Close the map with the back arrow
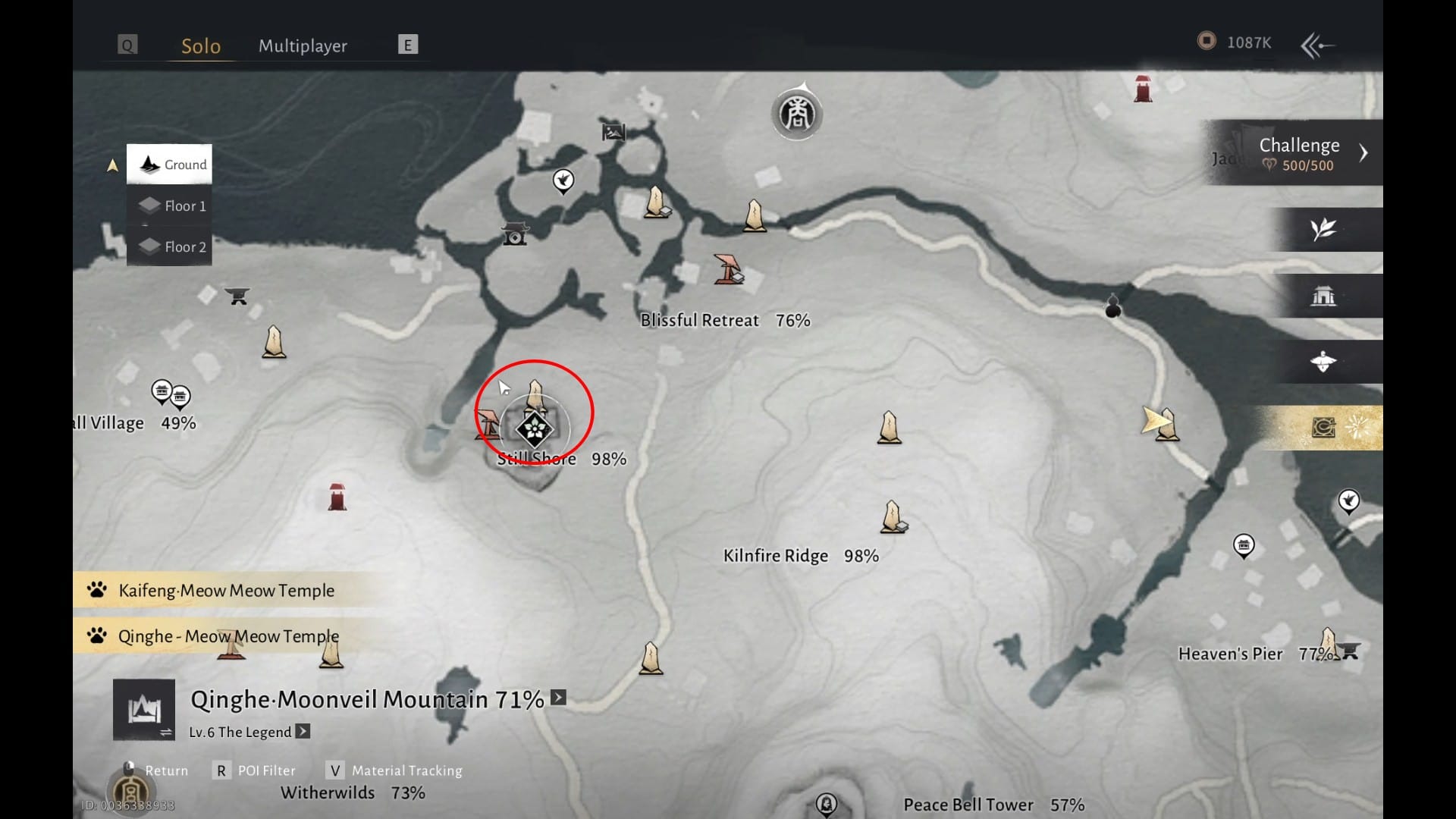The width and height of the screenshot is (1456, 819). 1317,45
